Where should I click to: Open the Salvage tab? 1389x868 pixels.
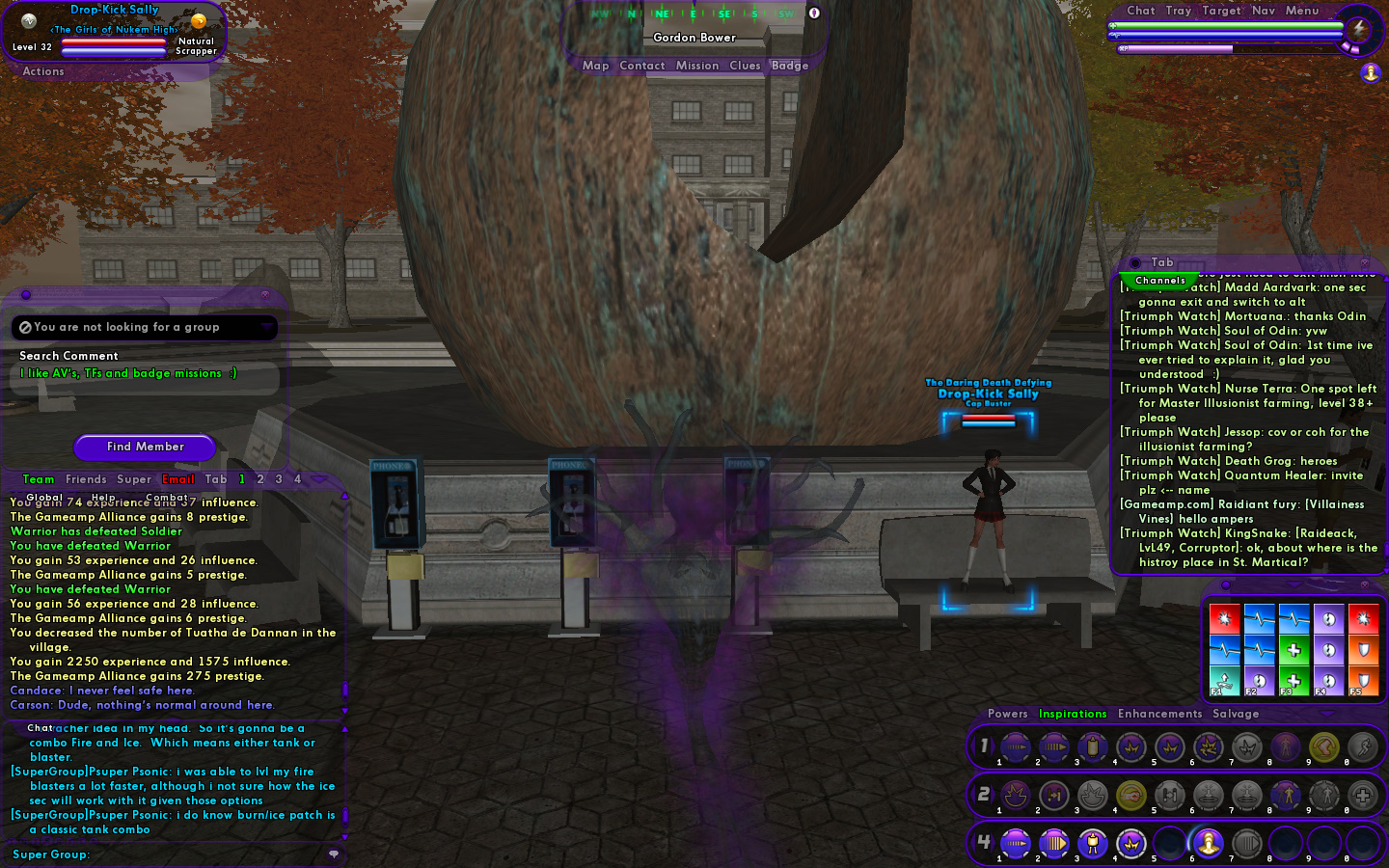click(1236, 714)
